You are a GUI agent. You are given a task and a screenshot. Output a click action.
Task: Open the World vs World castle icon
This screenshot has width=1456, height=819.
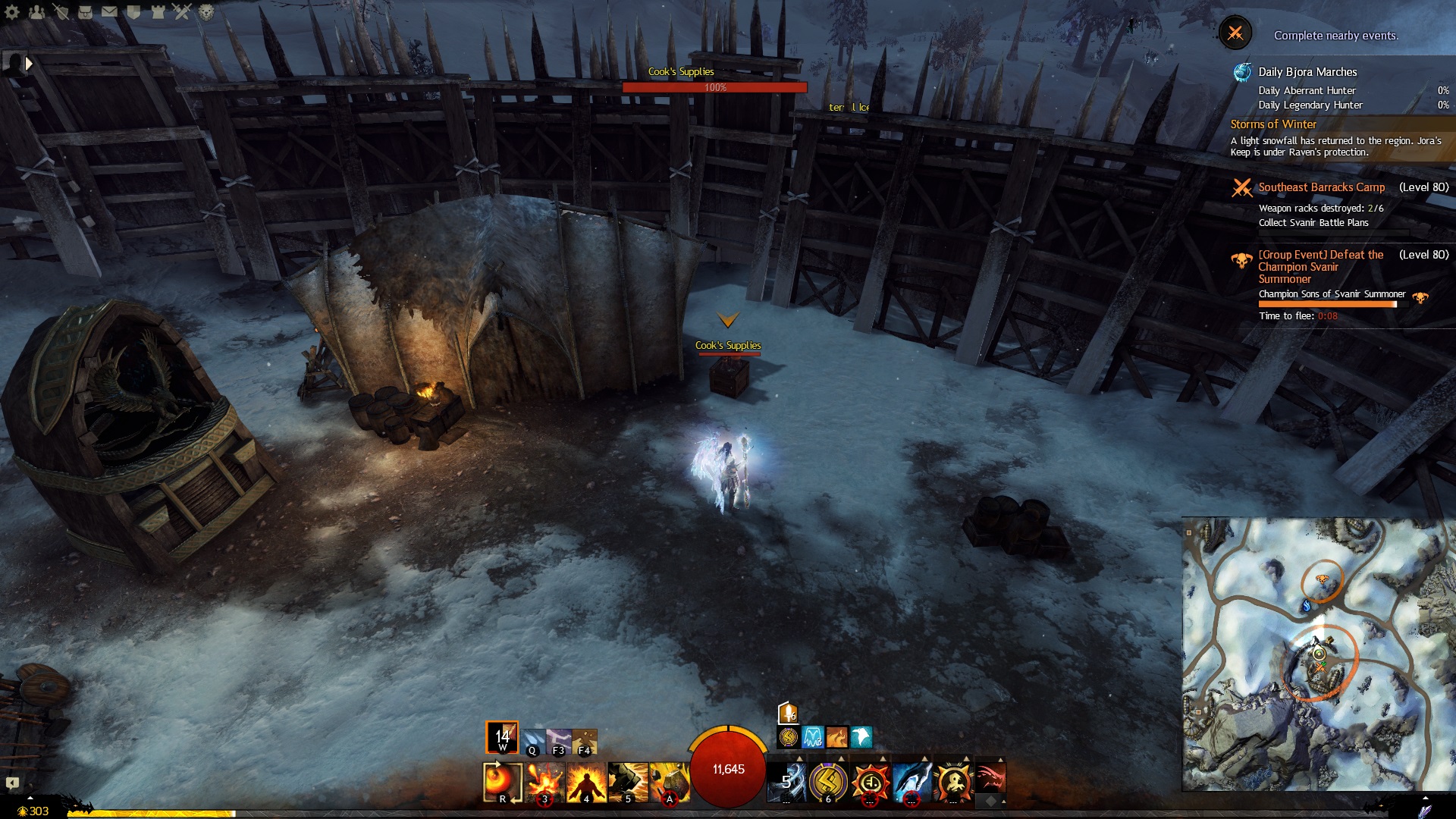coord(158,11)
